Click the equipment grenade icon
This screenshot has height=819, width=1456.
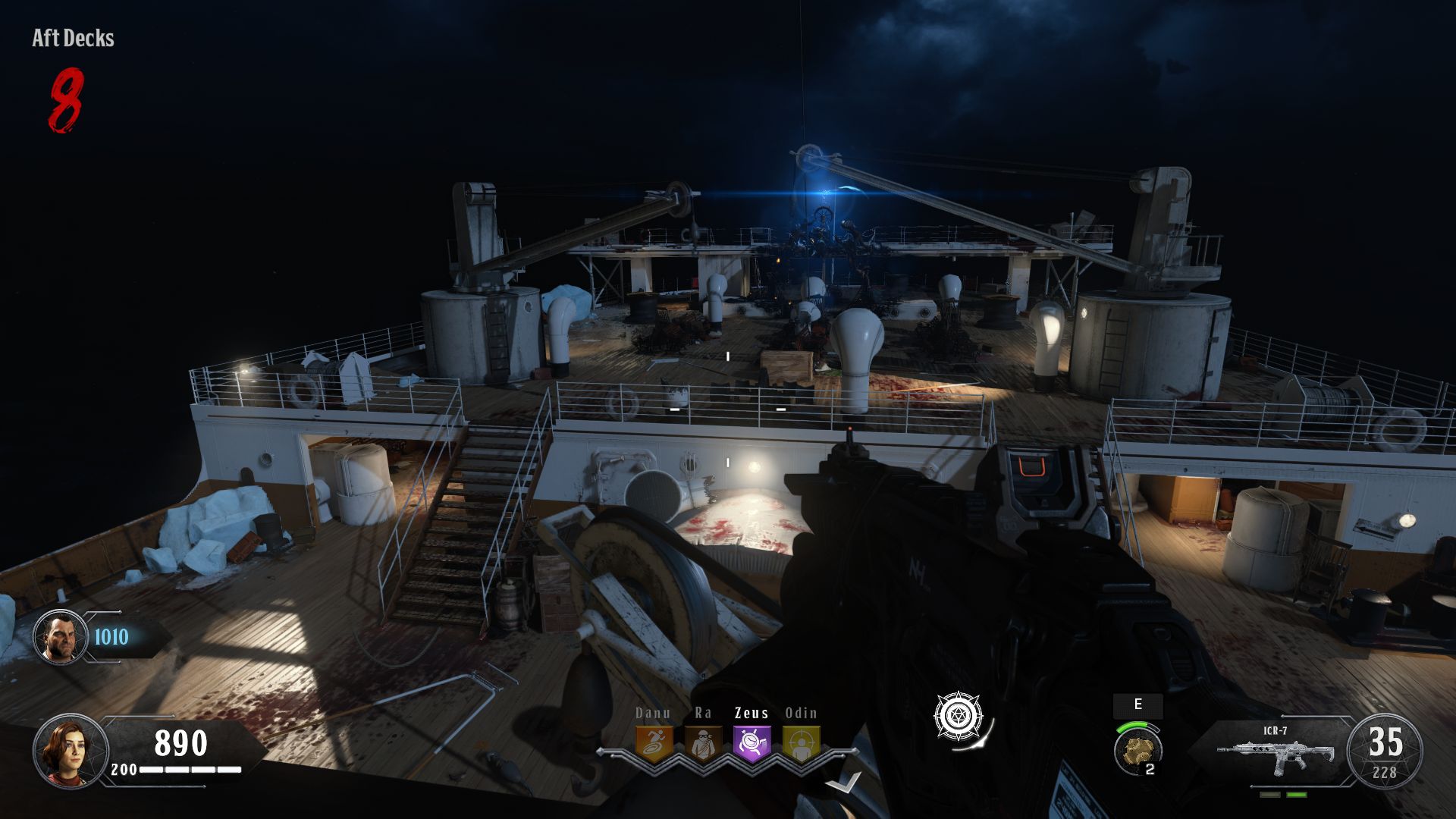pos(1137,749)
